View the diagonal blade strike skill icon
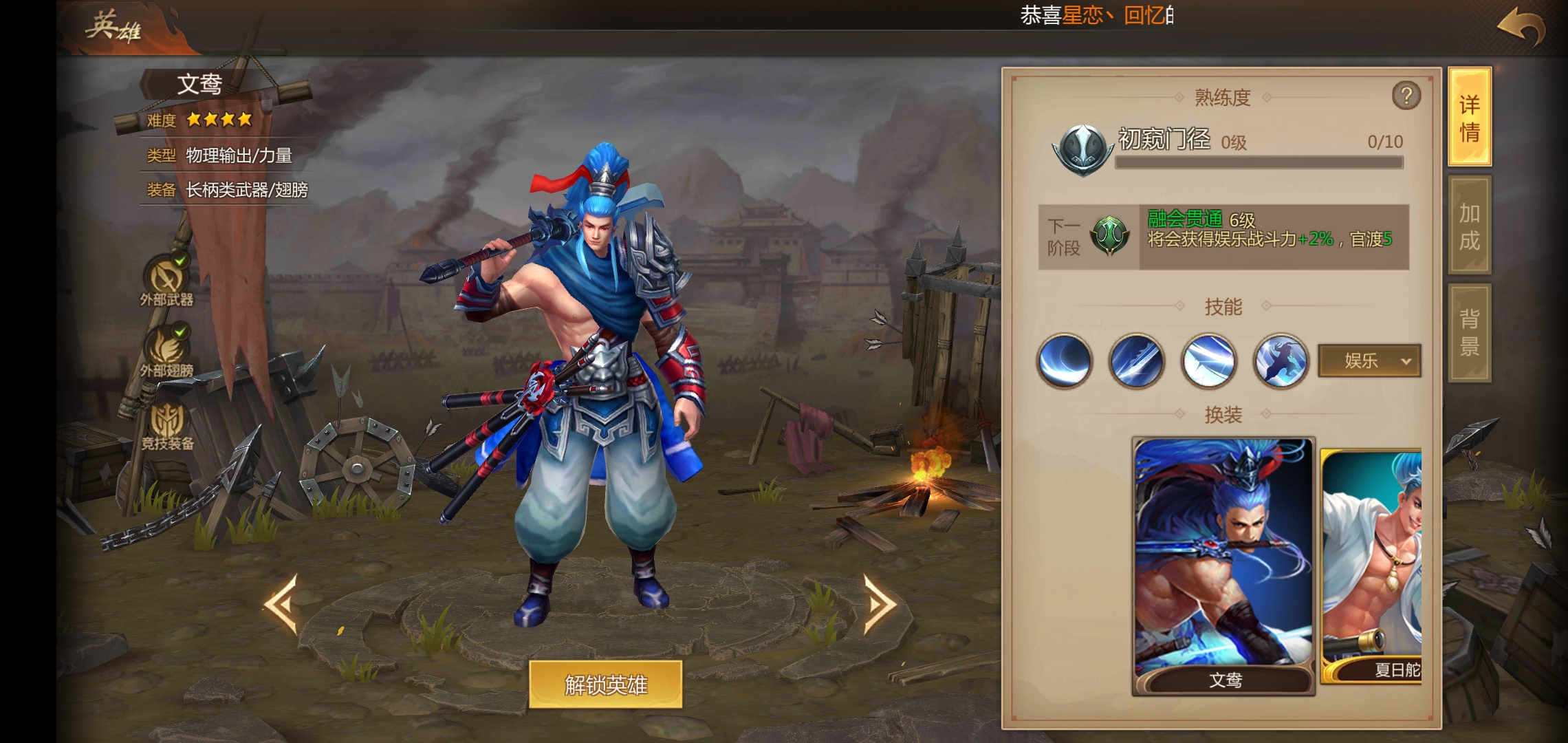The image size is (1568, 743). tap(1137, 360)
